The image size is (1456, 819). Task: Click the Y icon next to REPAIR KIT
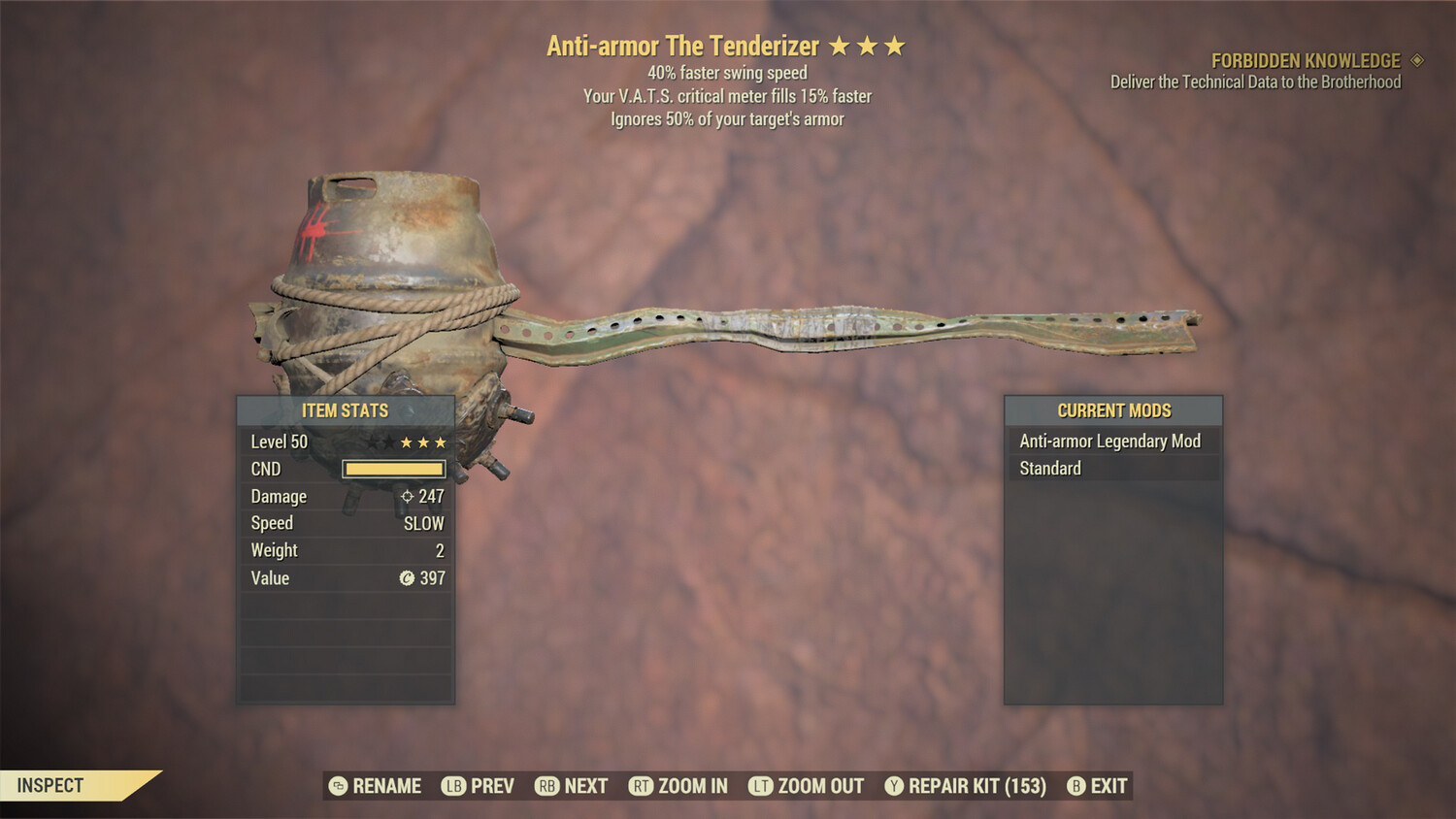pos(894,786)
